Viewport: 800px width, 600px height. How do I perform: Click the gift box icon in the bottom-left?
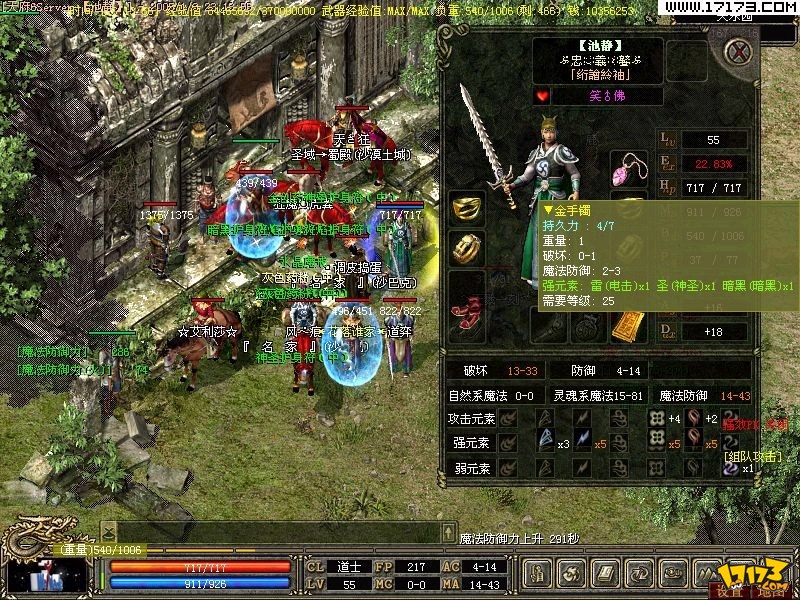pos(46,577)
